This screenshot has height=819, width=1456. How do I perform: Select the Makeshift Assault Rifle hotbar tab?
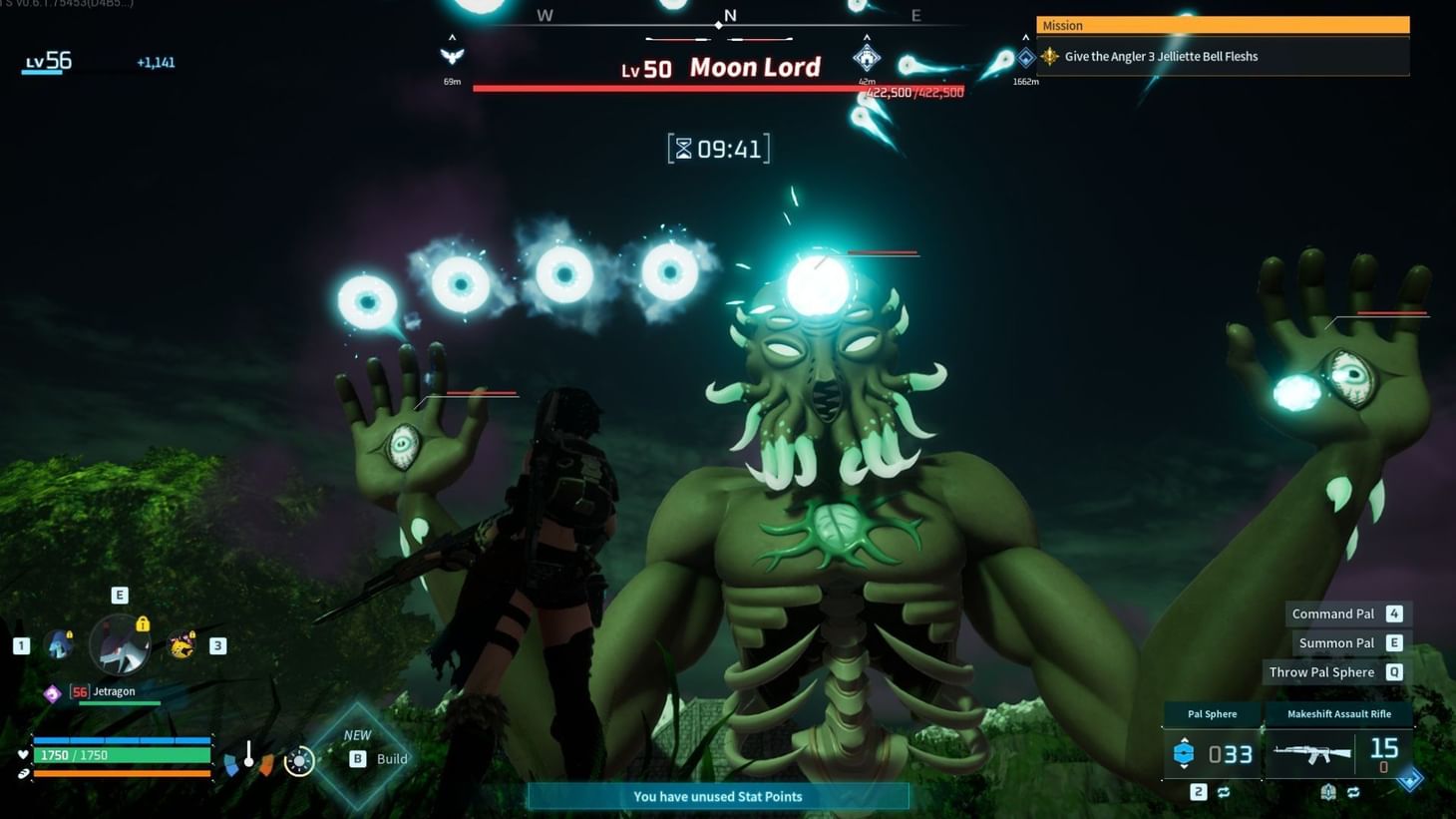tap(1339, 714)
